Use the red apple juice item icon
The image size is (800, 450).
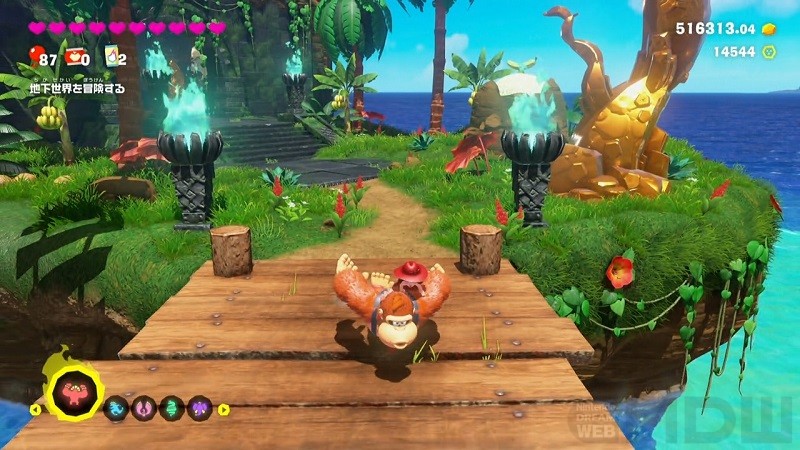74,58
